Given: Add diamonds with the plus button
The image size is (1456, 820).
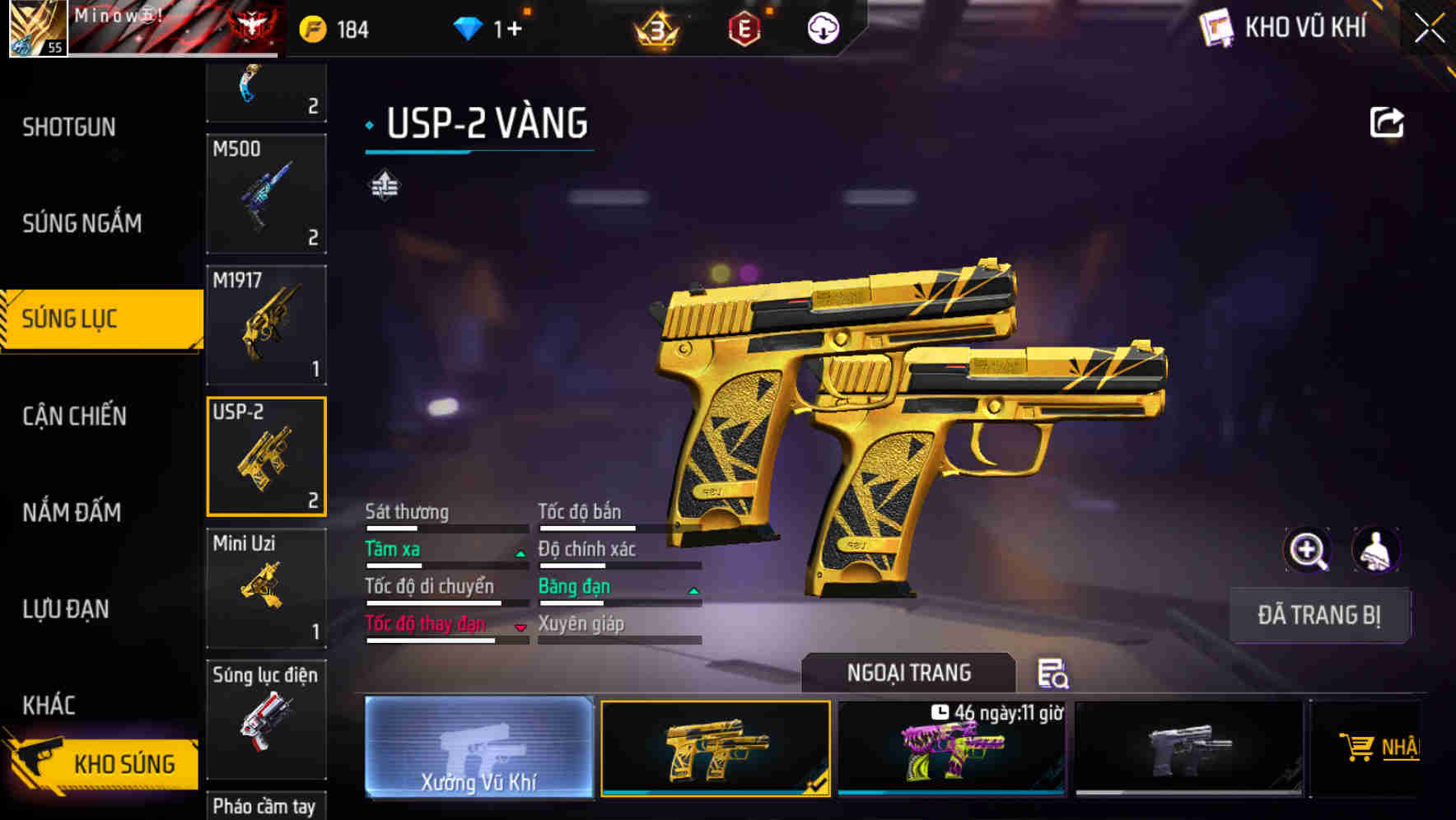Looking at the screenshot, I should (x=514, y=30).
